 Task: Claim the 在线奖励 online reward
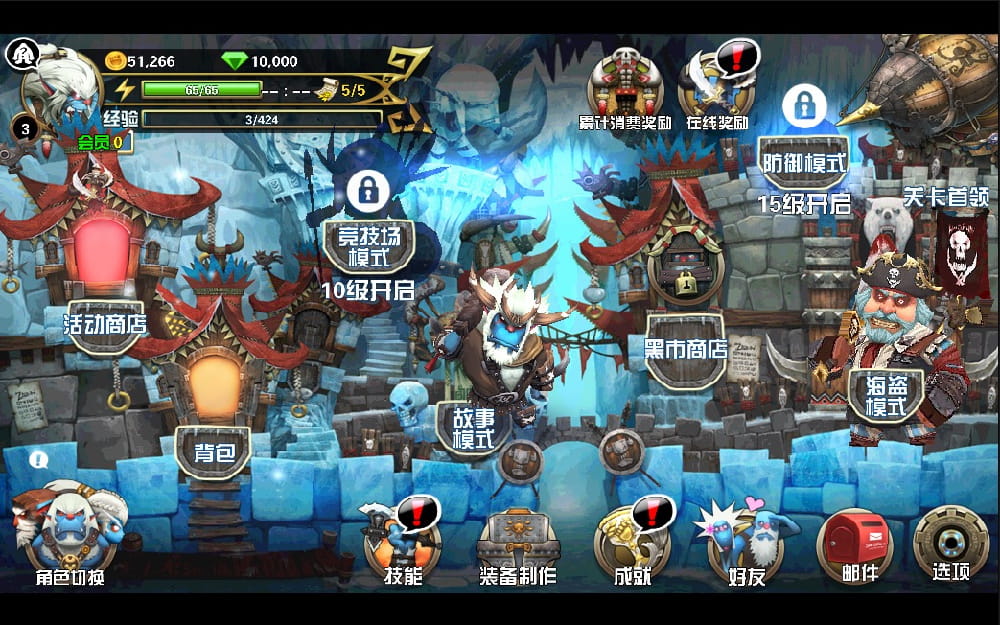pyautogui.click(x=717, y=87)
